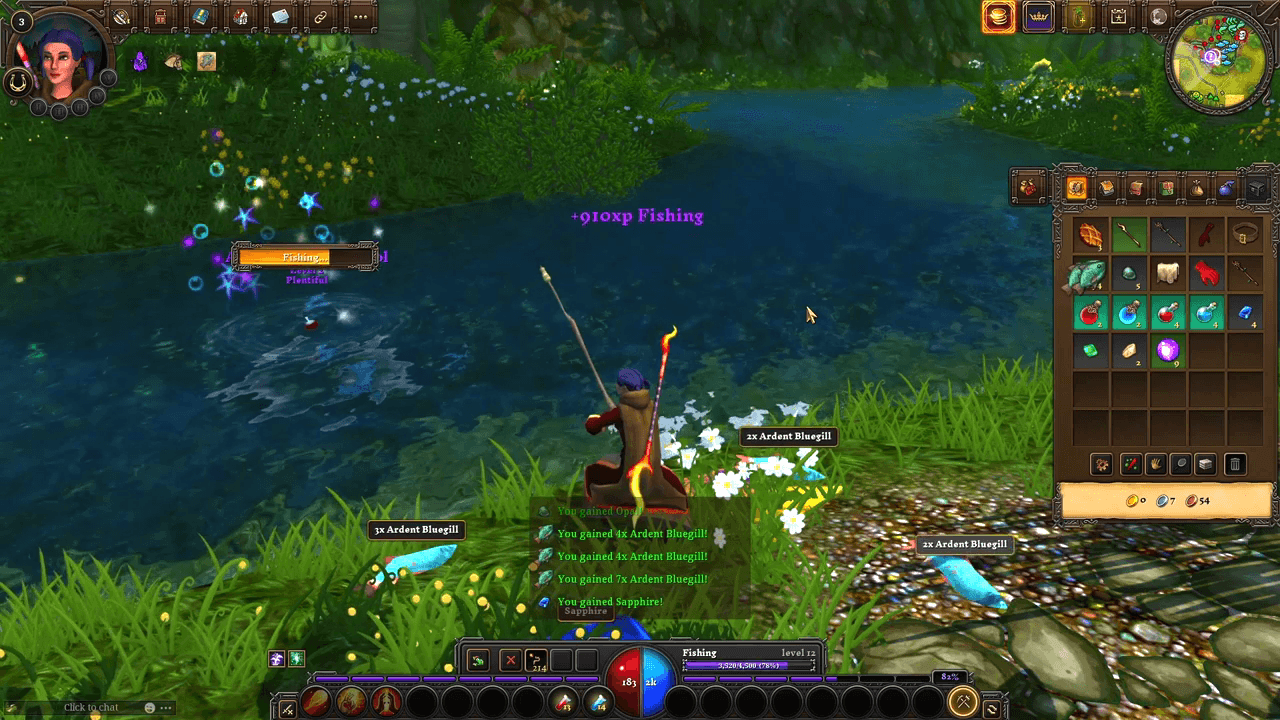The height and width of the screenshot is (720, 1280).
Task: Select the purple orb inventory item
Action: (1167, 350)
